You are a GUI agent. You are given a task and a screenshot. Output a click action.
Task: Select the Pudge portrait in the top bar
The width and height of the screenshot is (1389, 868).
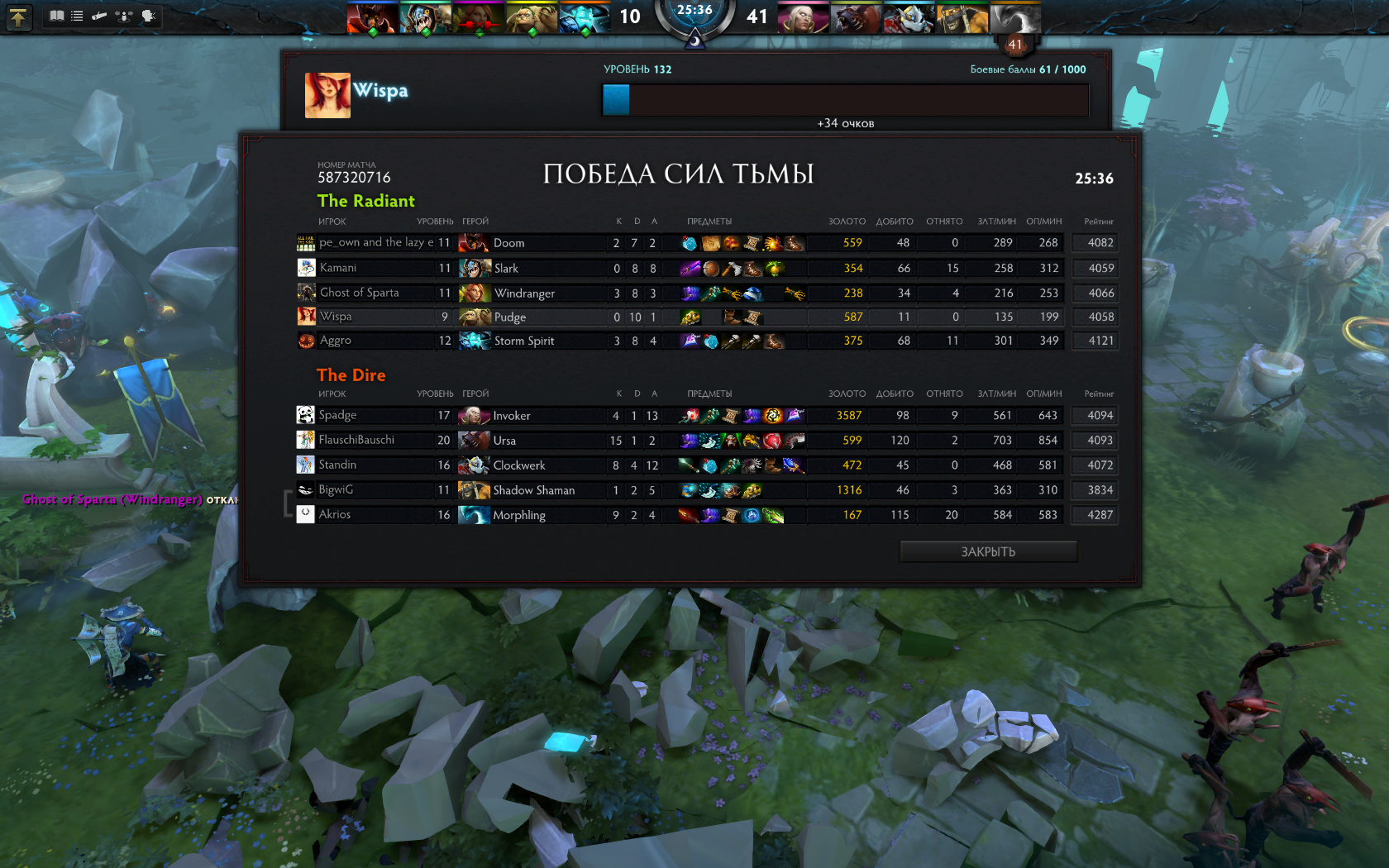530,17
